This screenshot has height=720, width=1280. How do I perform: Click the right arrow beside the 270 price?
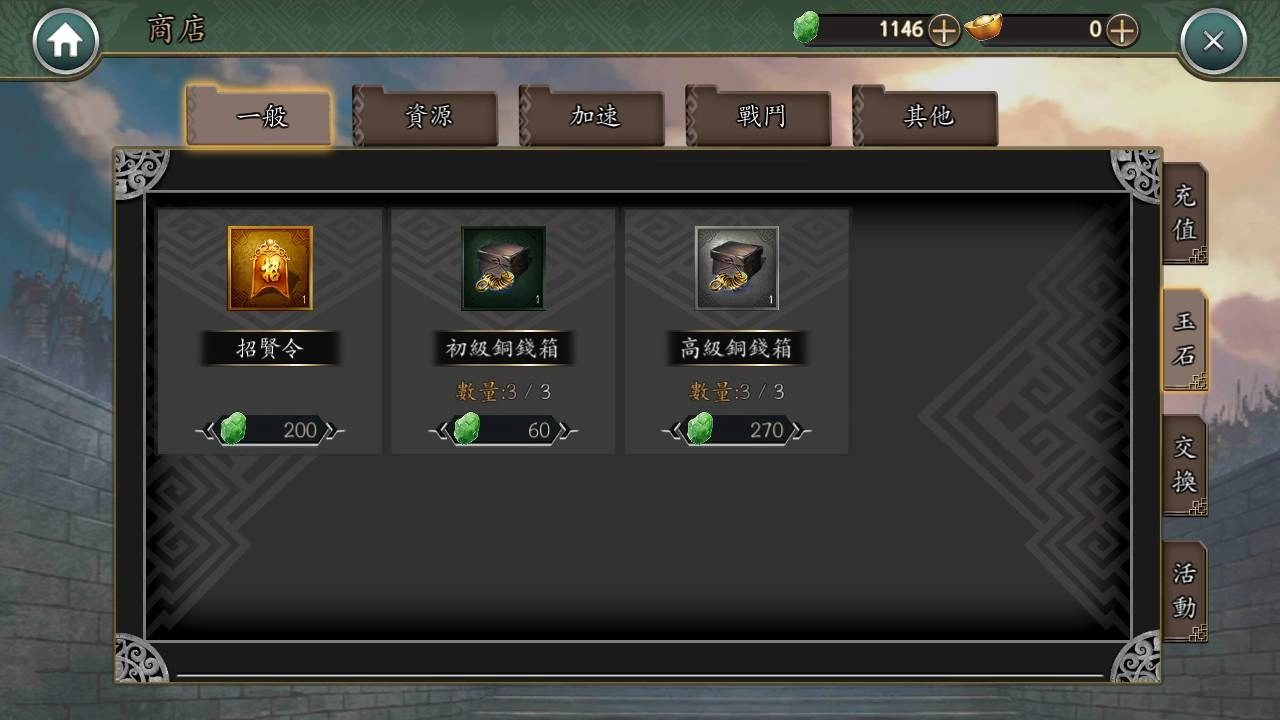[x=795, y=430]
